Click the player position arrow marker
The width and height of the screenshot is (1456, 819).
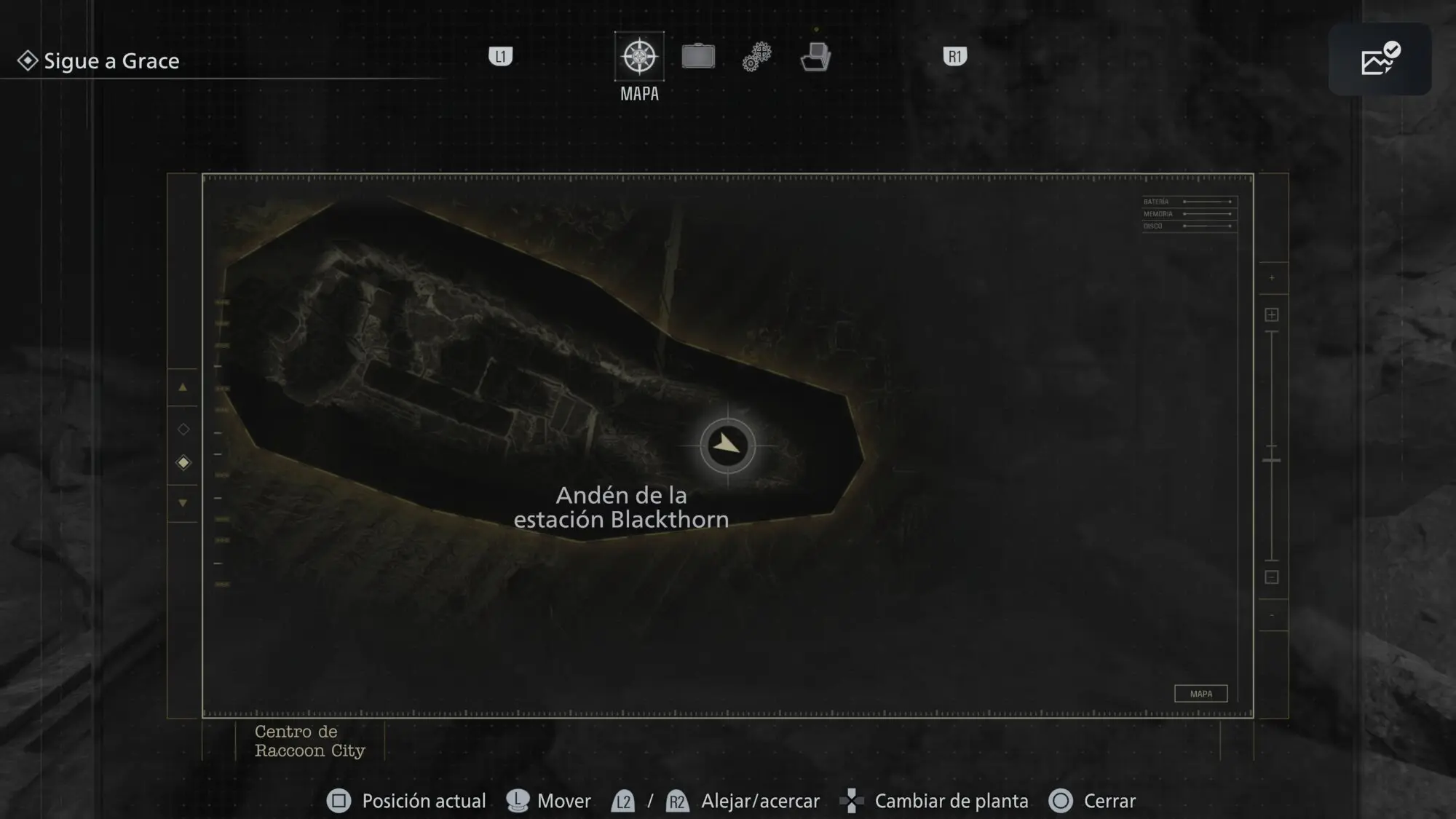727,445
